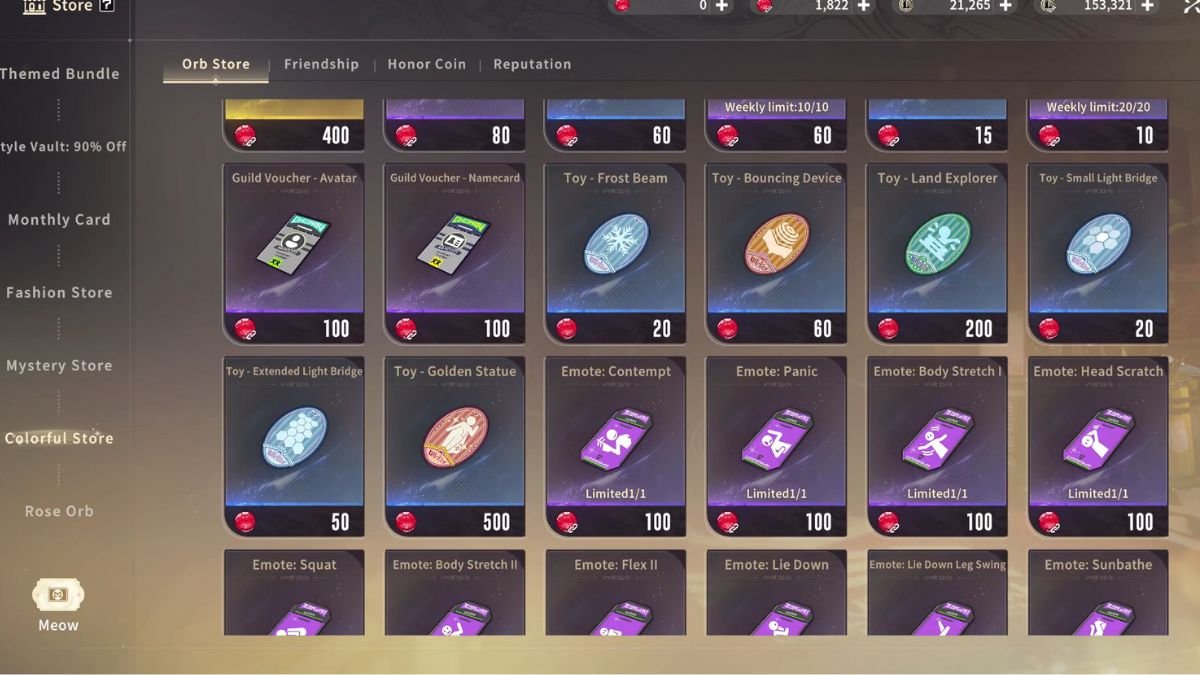Screen dimensions: 1200x675
Task: Go to the Monthly Card section
Action: 59,220
